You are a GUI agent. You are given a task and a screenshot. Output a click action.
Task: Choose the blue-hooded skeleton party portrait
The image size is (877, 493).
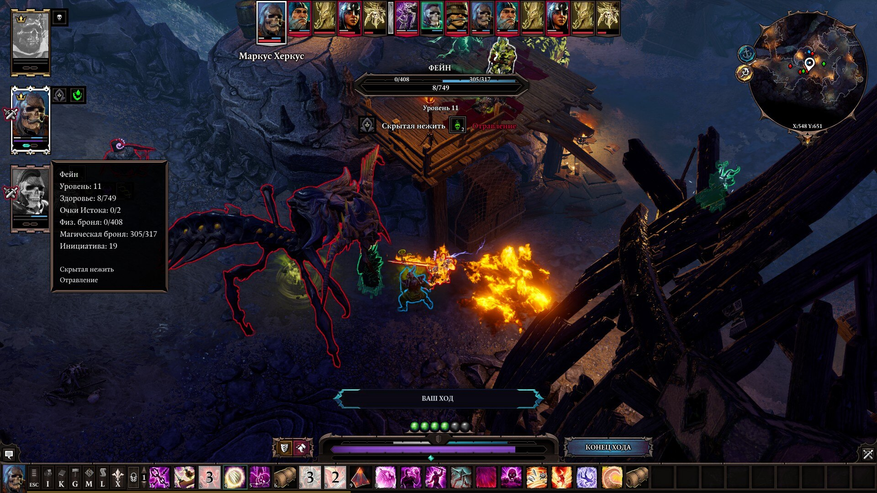(x=30, y=116)
